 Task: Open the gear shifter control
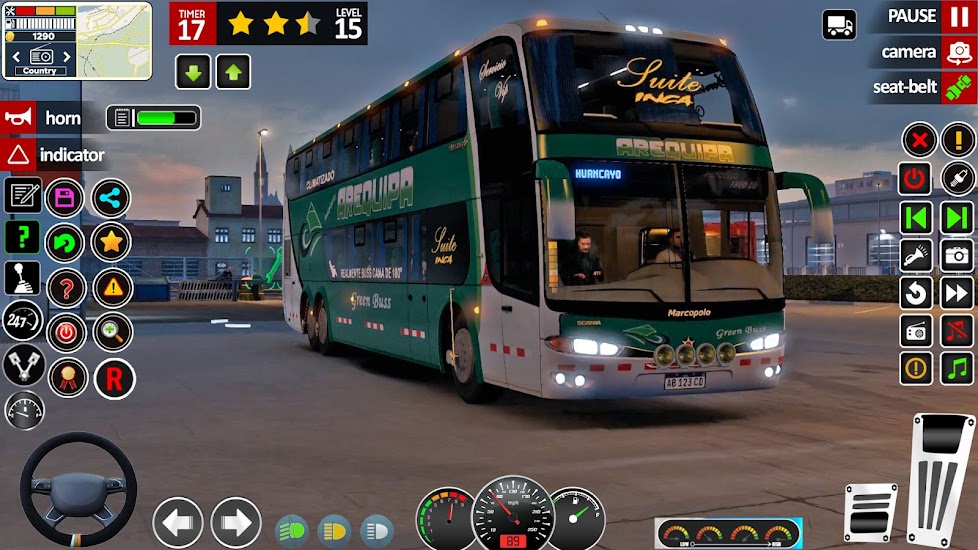click(x=22, y=279)
